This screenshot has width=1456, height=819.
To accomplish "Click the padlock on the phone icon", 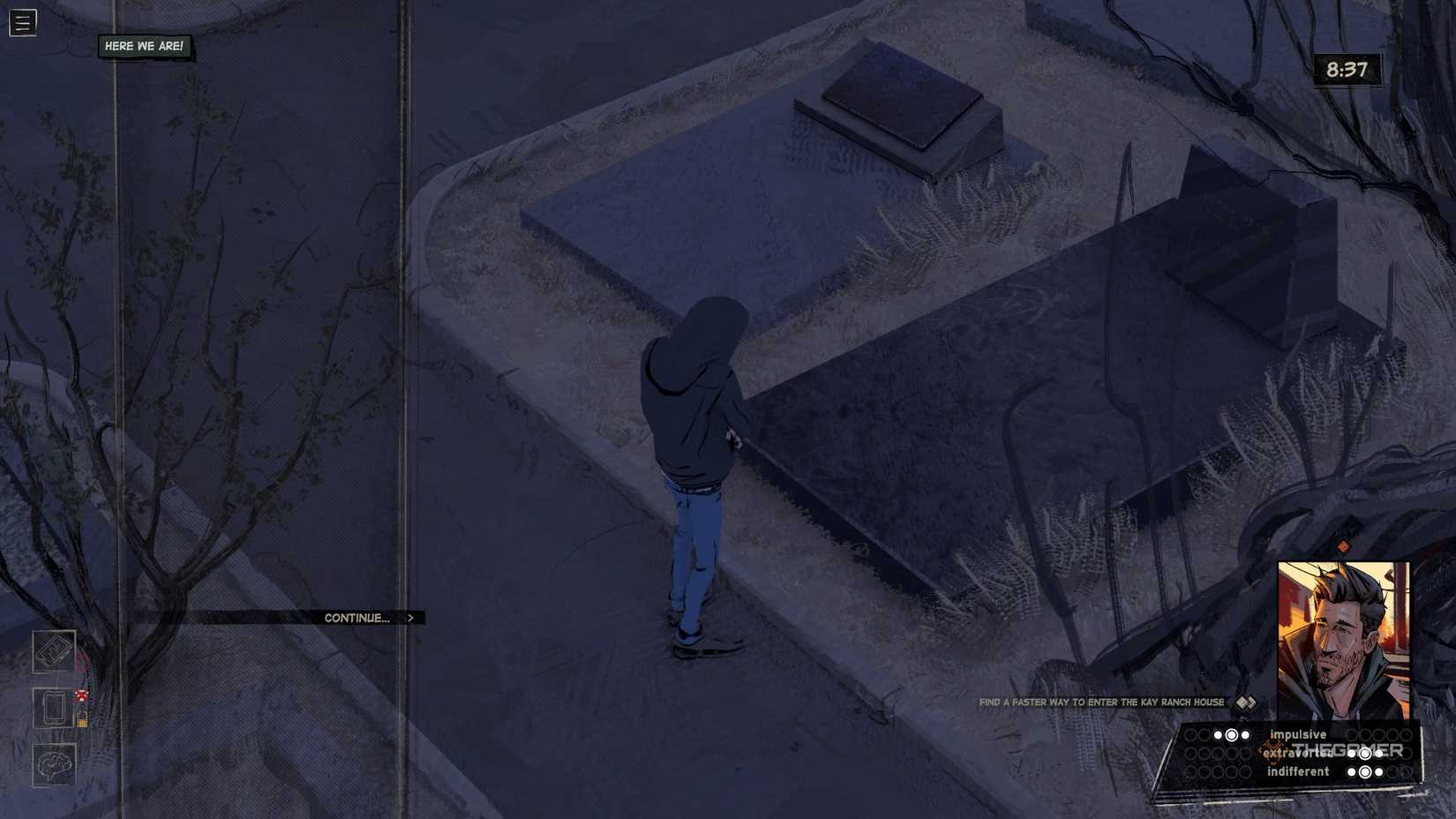I will tap(82, 719).
